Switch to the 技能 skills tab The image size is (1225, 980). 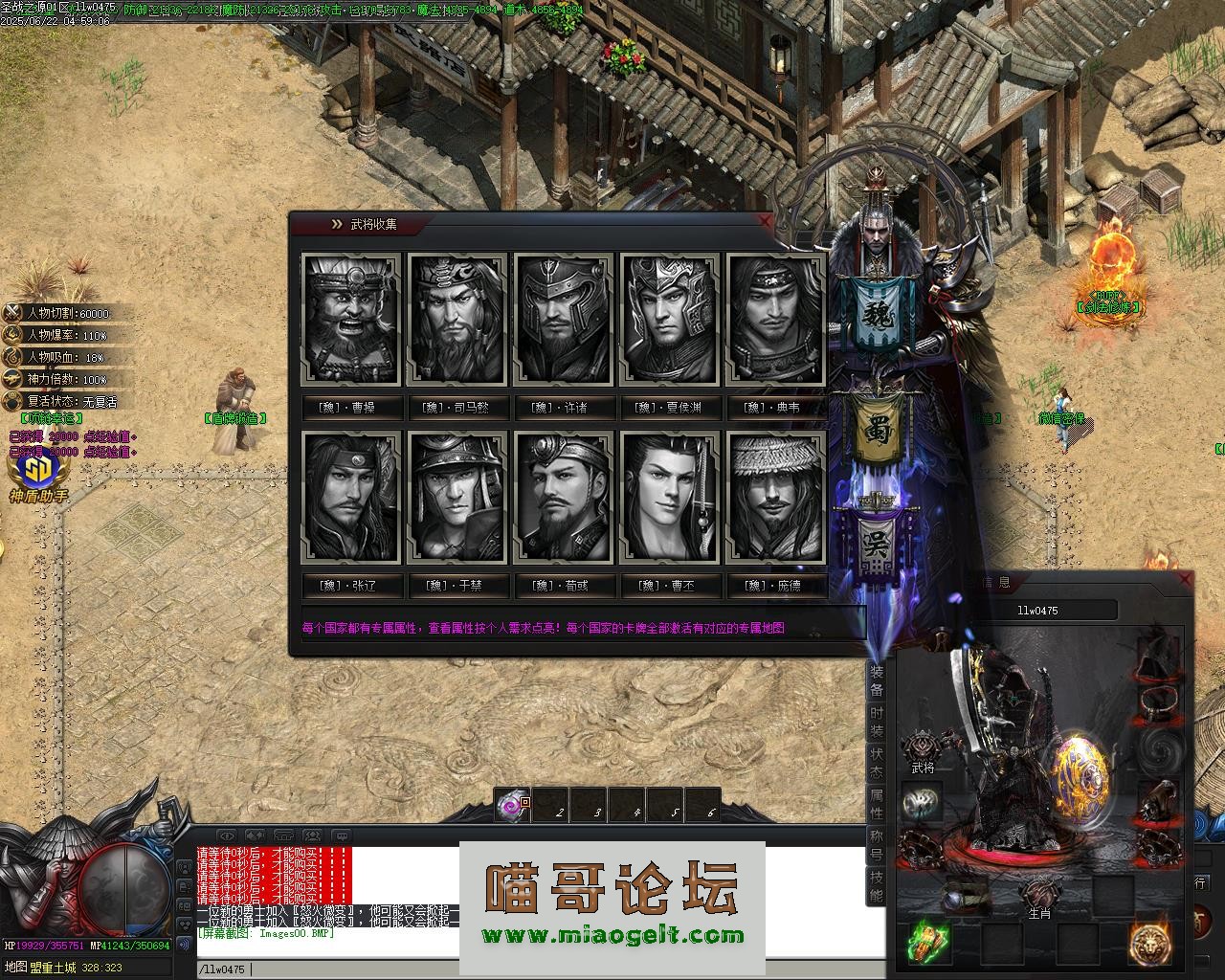pos(877,887)
